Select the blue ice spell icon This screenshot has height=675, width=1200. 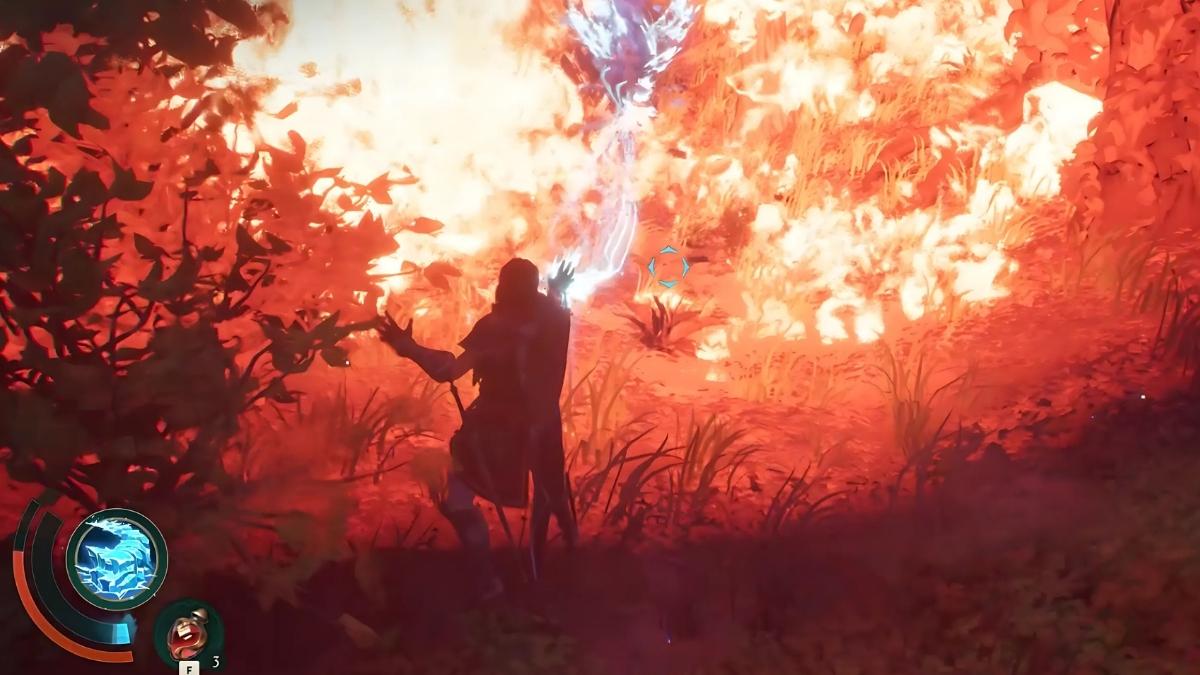coord(116,559)
